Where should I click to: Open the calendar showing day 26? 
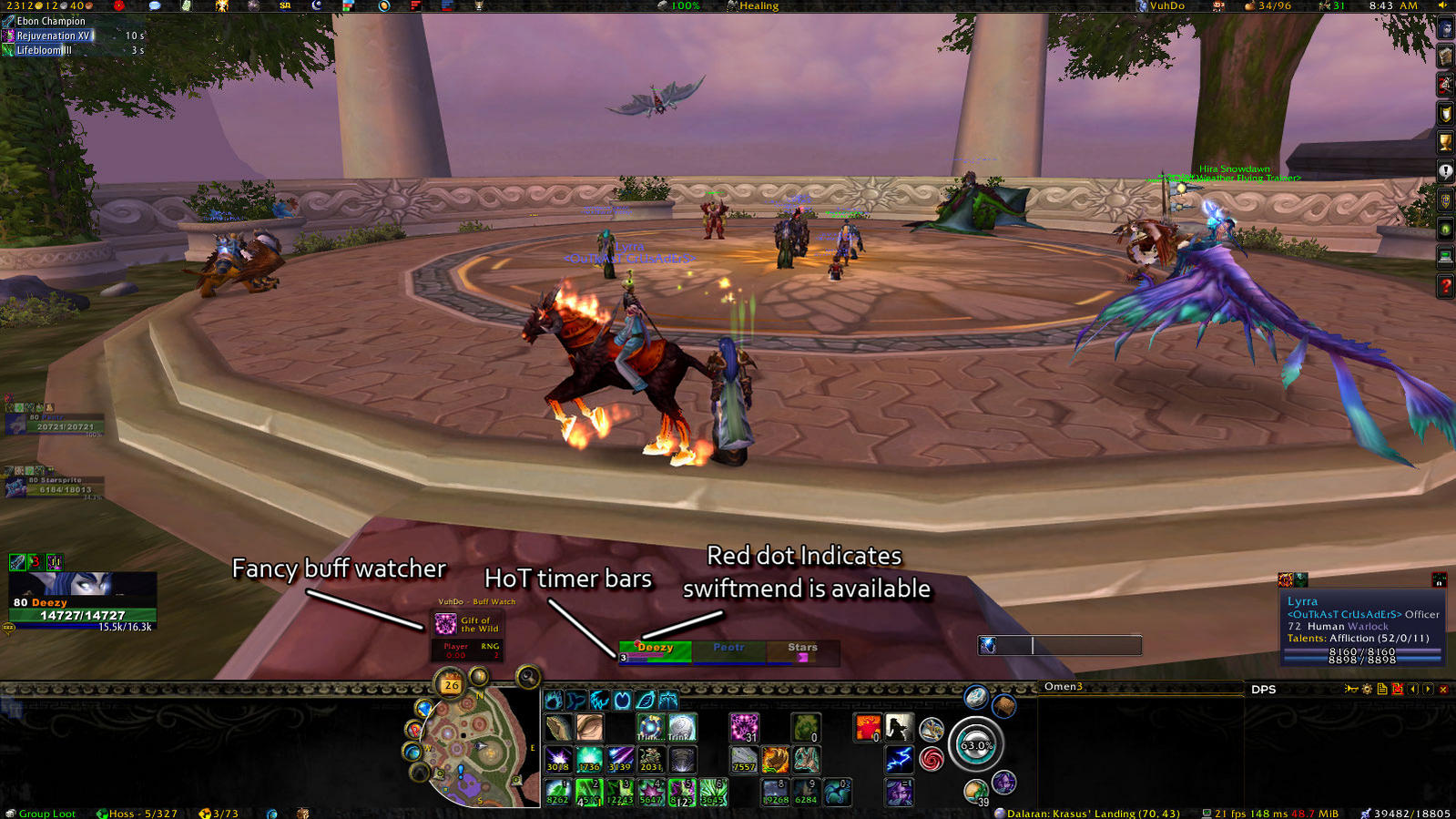(451, 684)
